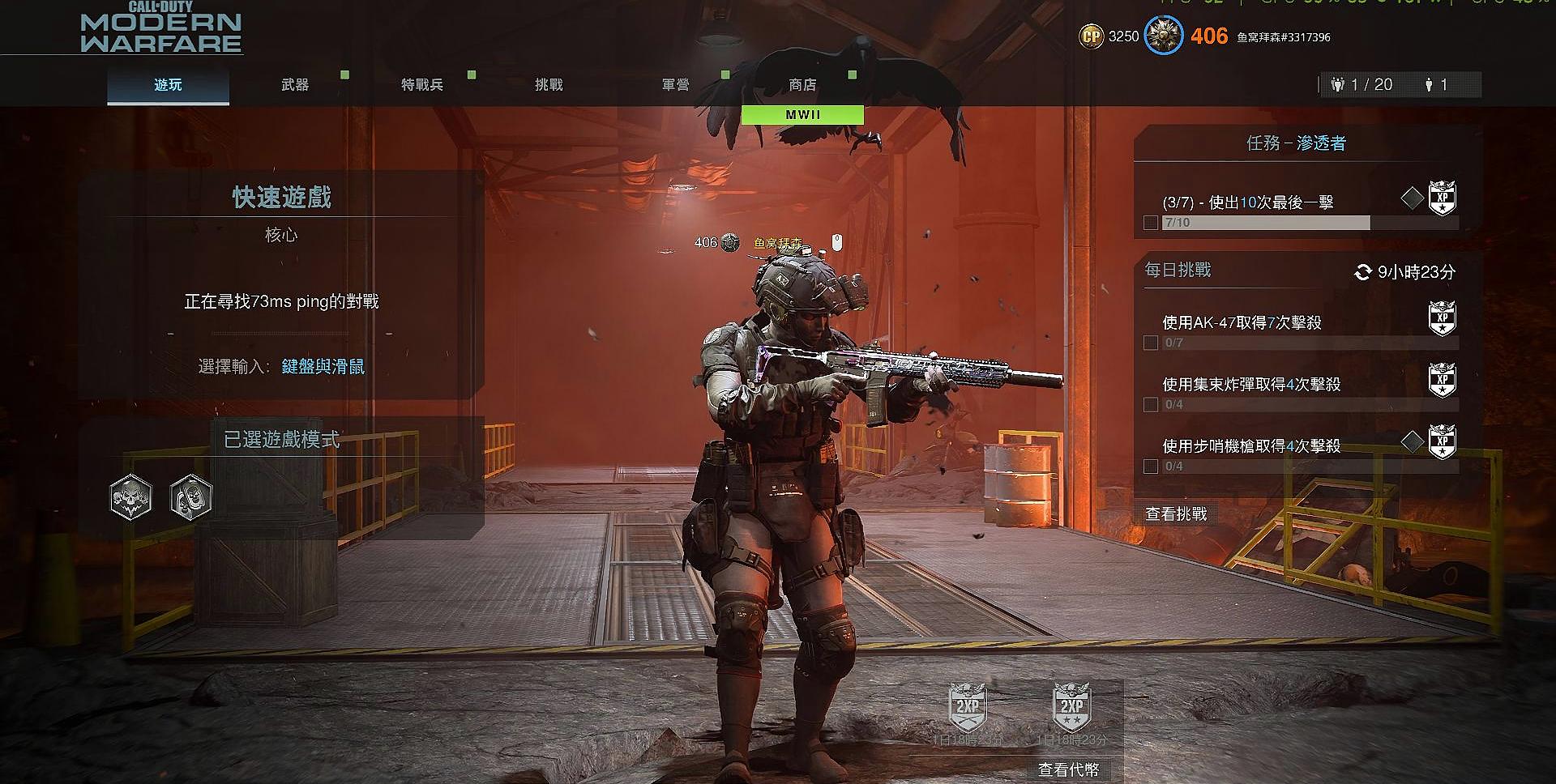Open 已選遊戲模式 selection panel

tap(281, 440)
